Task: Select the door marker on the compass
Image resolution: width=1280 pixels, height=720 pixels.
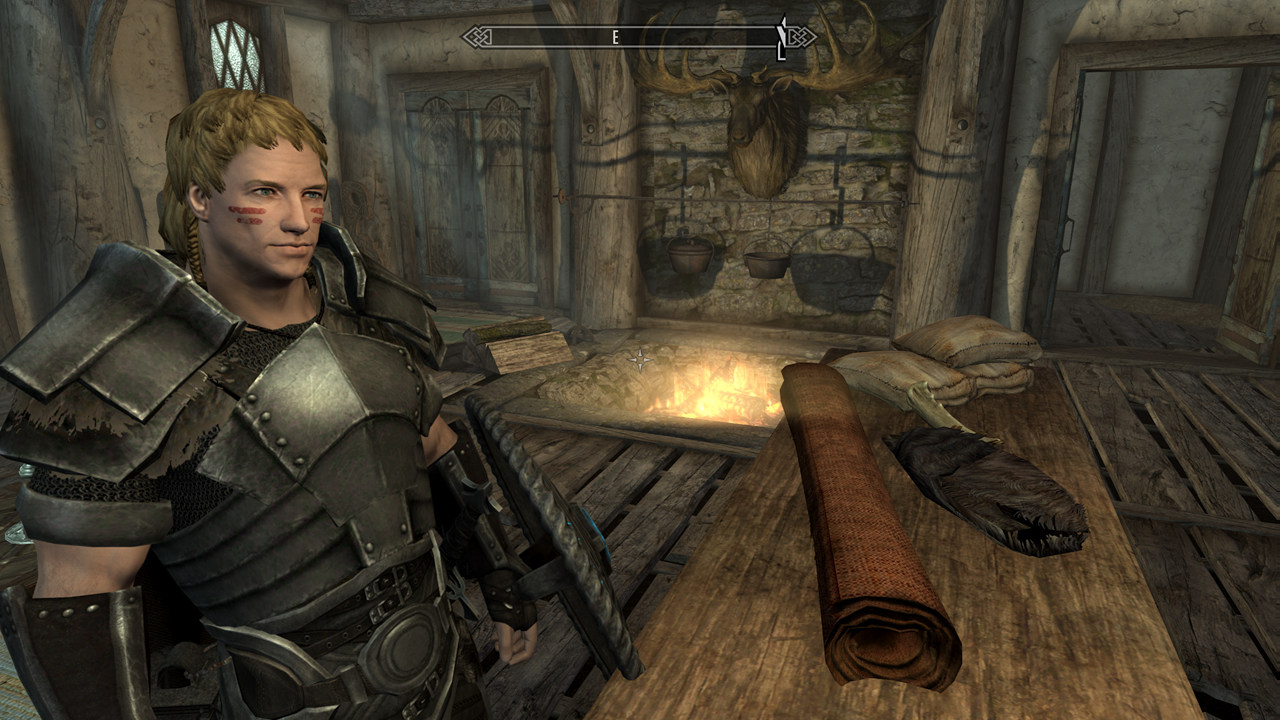Action: point(782,38)
